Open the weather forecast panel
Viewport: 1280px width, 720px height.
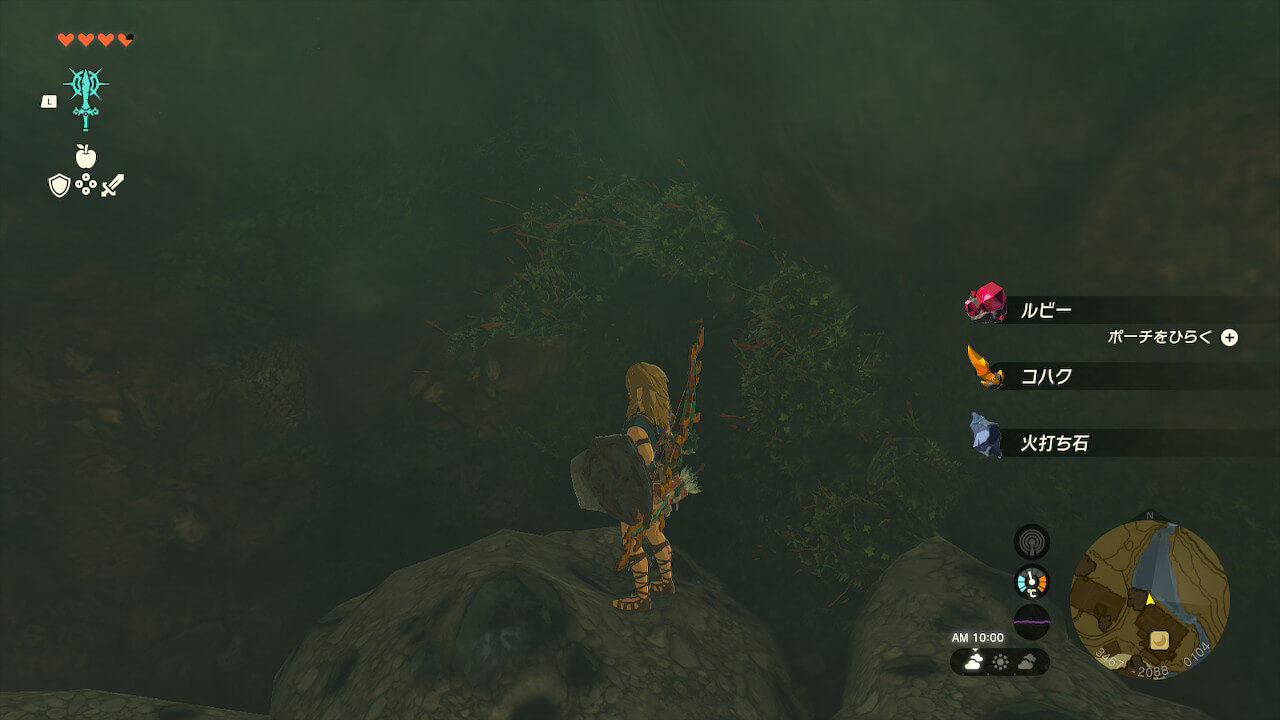point(999,661)
